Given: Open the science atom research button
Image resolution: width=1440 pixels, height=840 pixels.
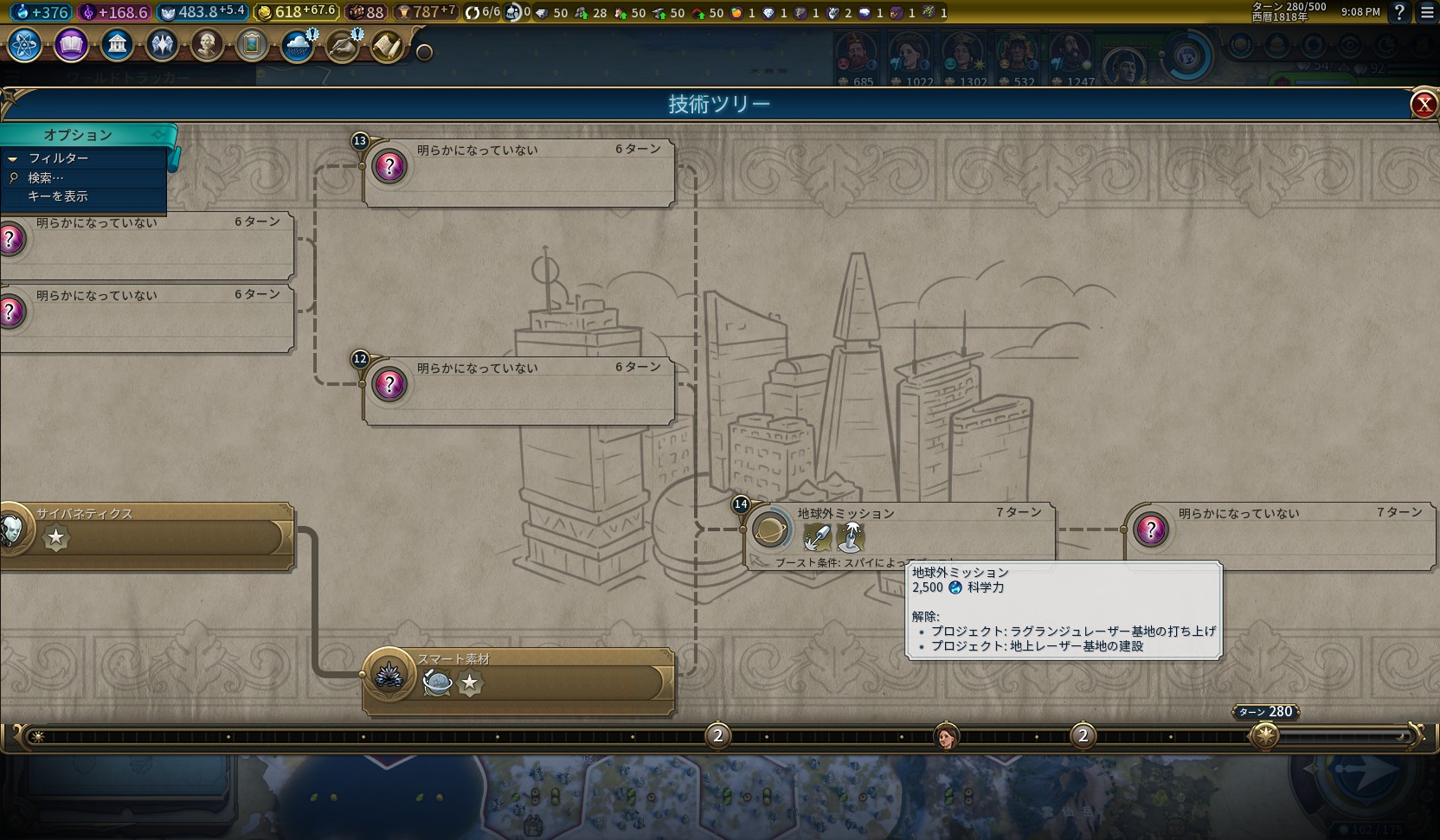Looking at the screenshot, I should point(25,44).
